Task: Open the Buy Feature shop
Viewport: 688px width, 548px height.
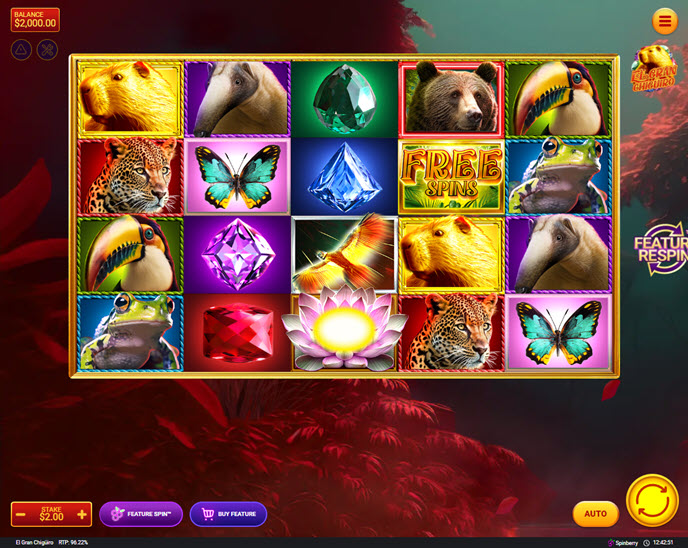Action: [228, 514]
